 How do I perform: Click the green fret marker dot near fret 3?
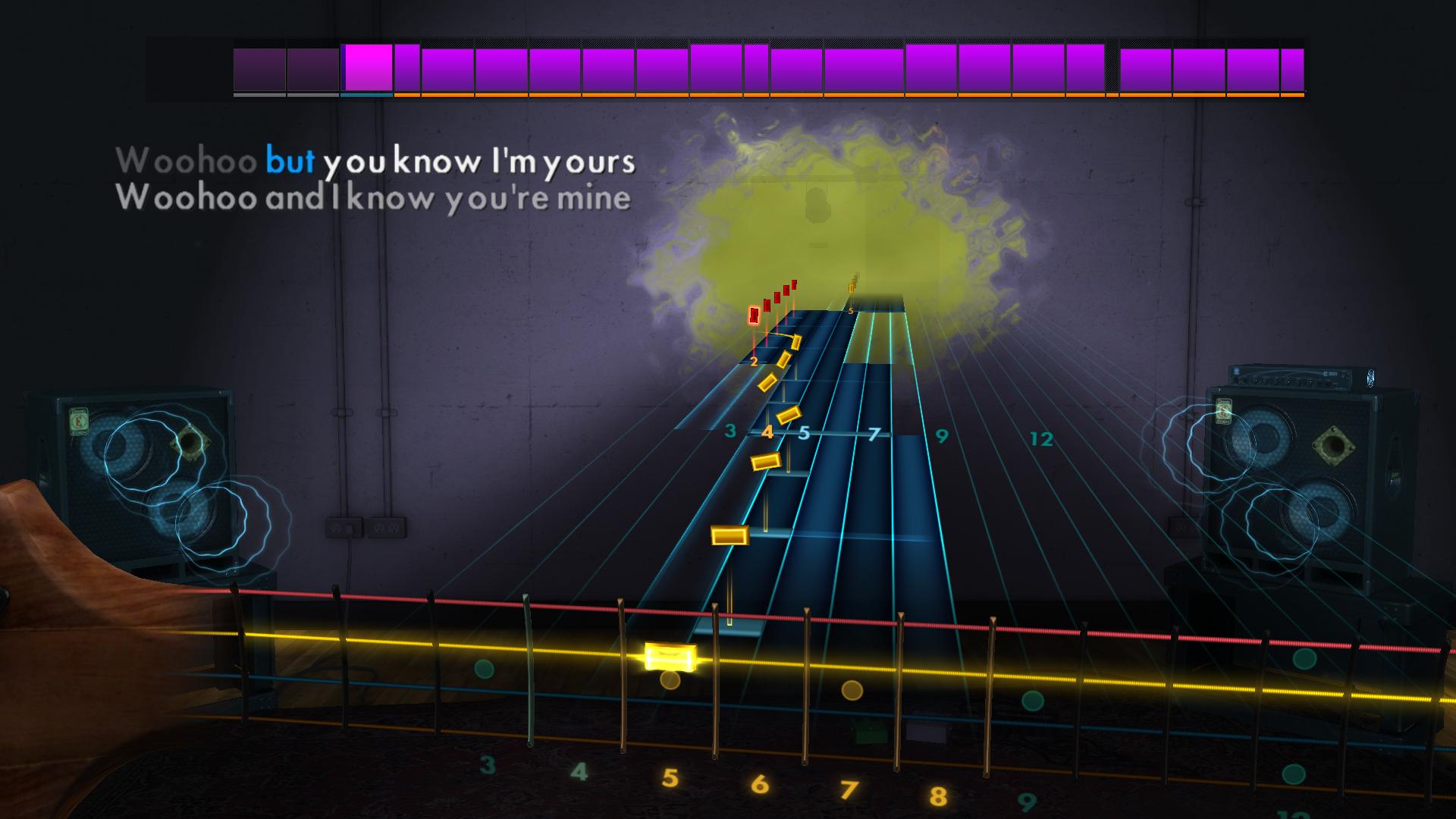482,668
